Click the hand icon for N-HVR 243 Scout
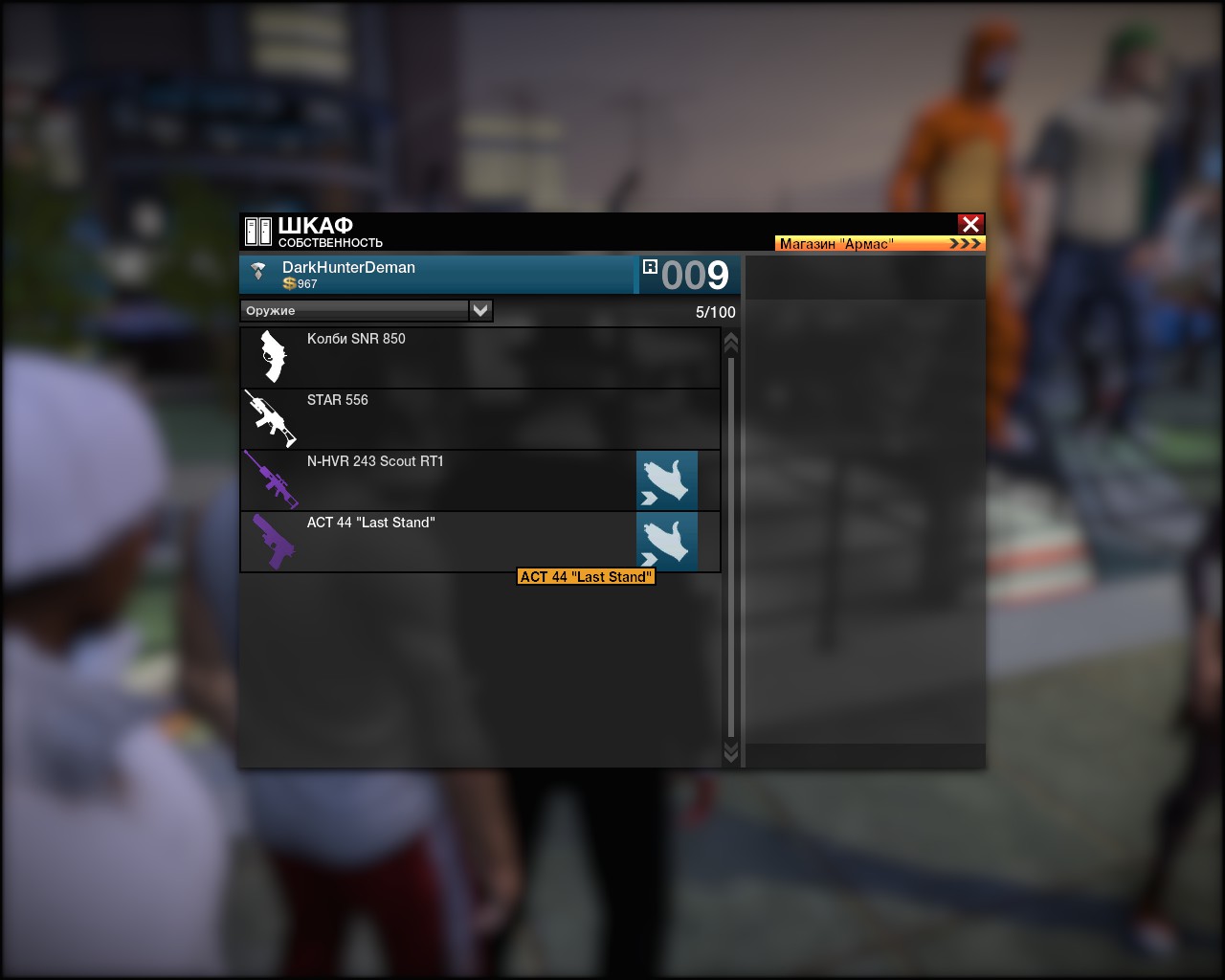1225x980 pixels. tap(667, 480)
